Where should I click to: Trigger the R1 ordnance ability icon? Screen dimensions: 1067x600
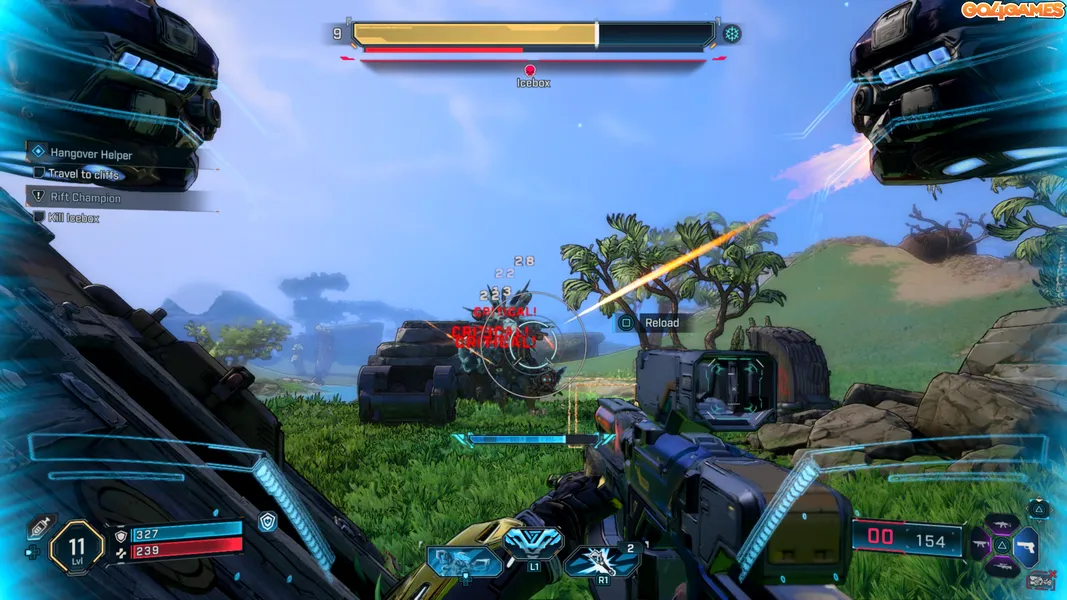(x=602, y=560)
